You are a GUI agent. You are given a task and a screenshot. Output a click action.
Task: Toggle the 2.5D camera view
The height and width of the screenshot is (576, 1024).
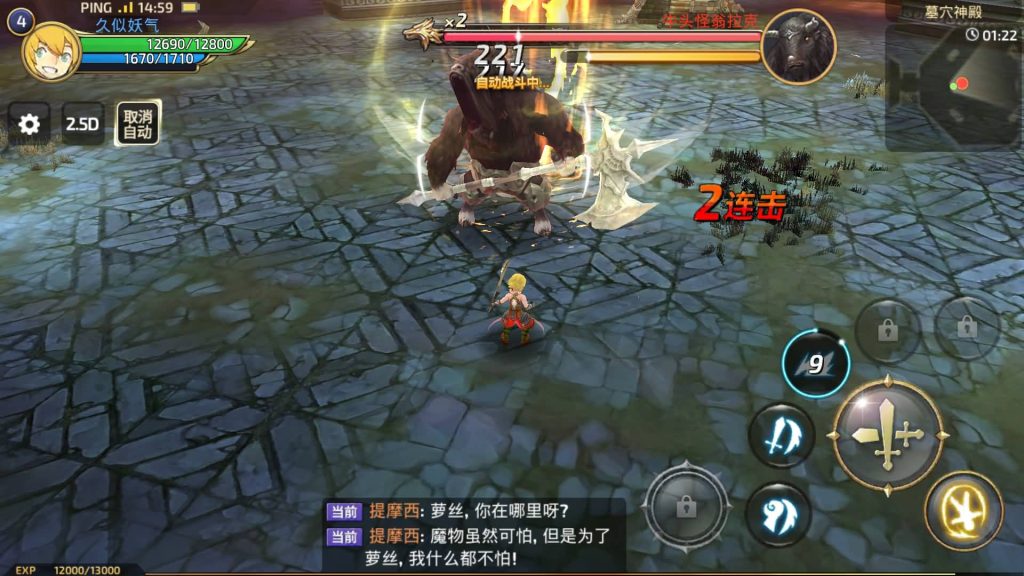[83, 124]
